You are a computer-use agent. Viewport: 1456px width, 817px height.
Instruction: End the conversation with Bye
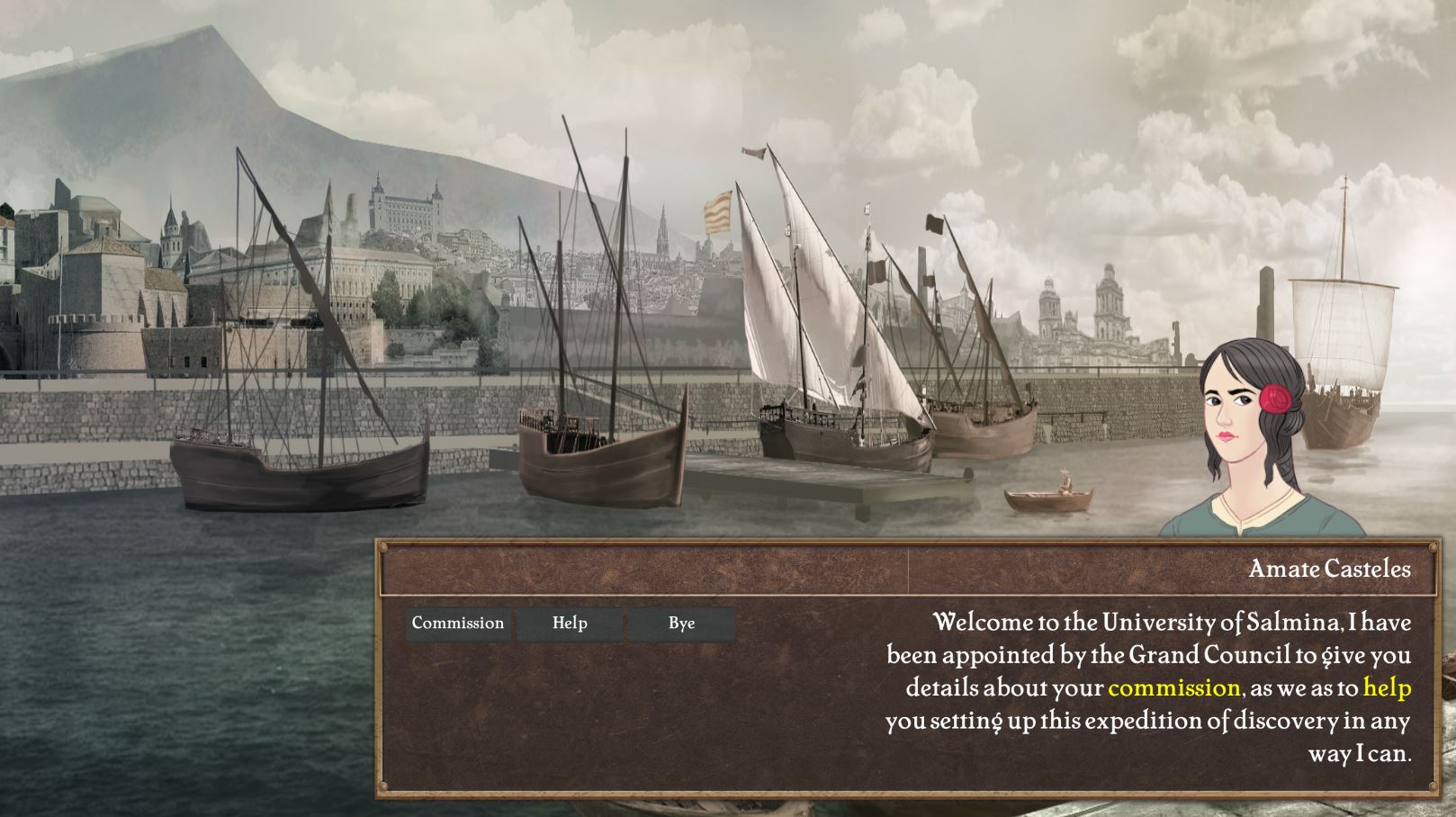coord(681,624)
